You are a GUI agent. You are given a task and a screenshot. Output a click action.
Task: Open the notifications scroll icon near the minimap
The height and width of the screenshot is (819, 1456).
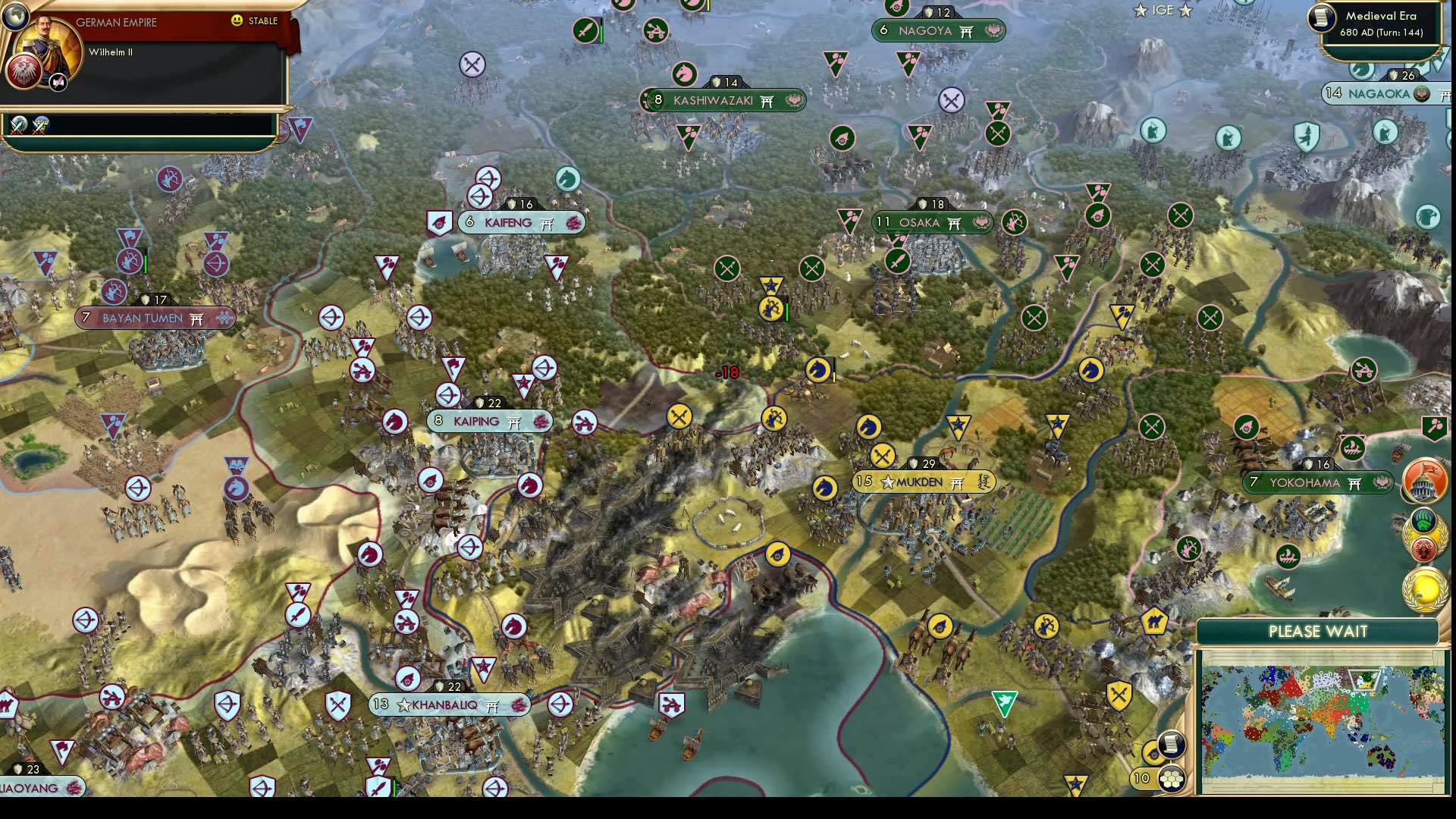pyautogui.click(x=1170, y=743)
